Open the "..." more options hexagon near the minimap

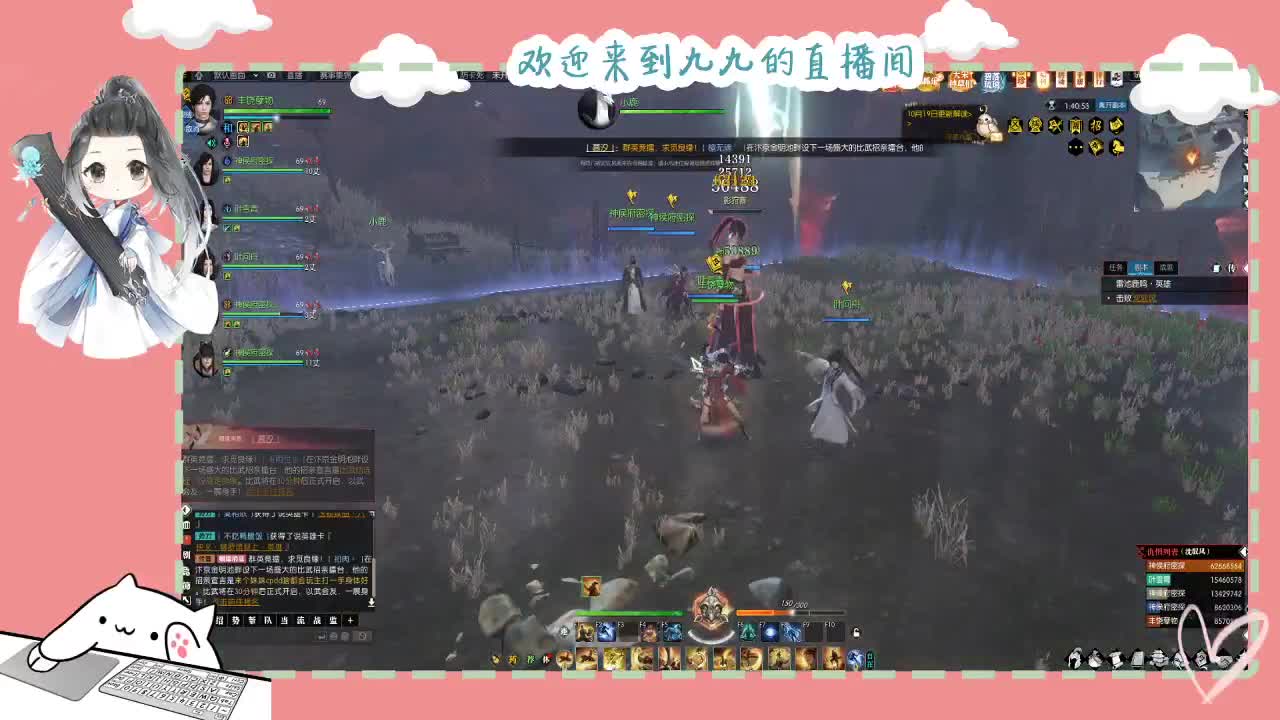(x=1074, y=147)
